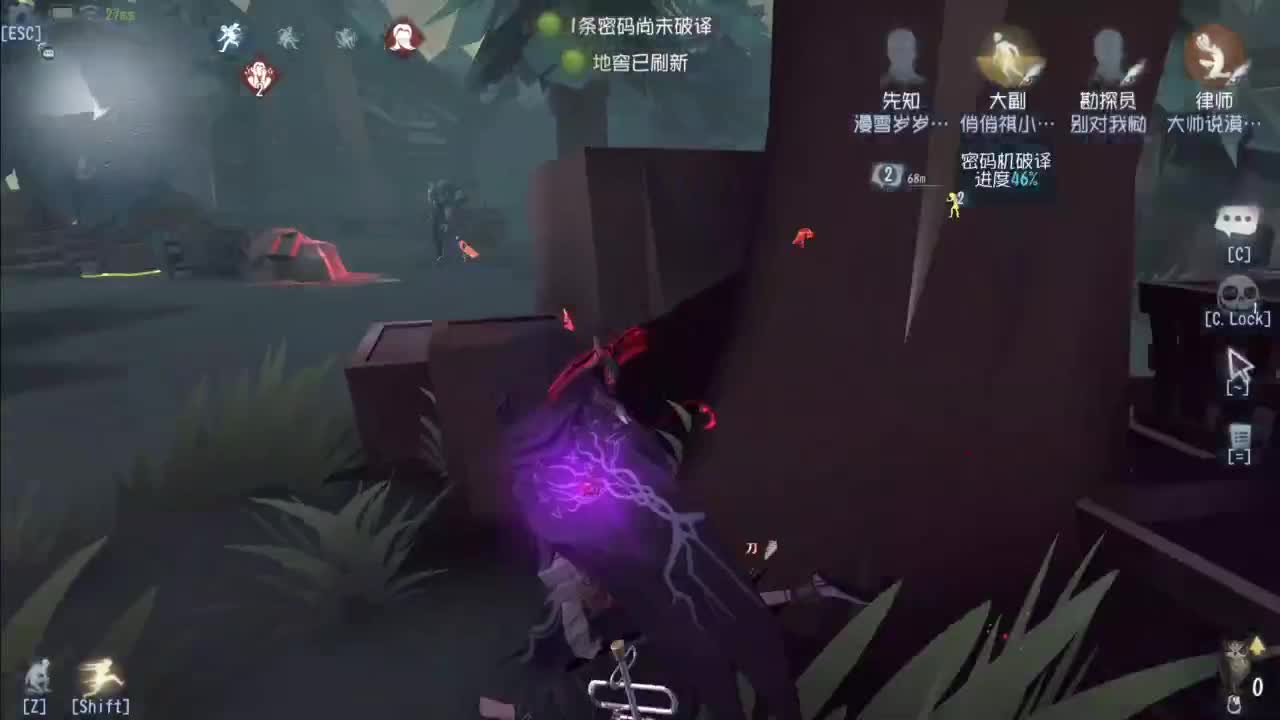Viewport: 1280px width, 720px height.
Task: Click the First Officer (大副) survivor portrait
Action: coord(1005,55)
